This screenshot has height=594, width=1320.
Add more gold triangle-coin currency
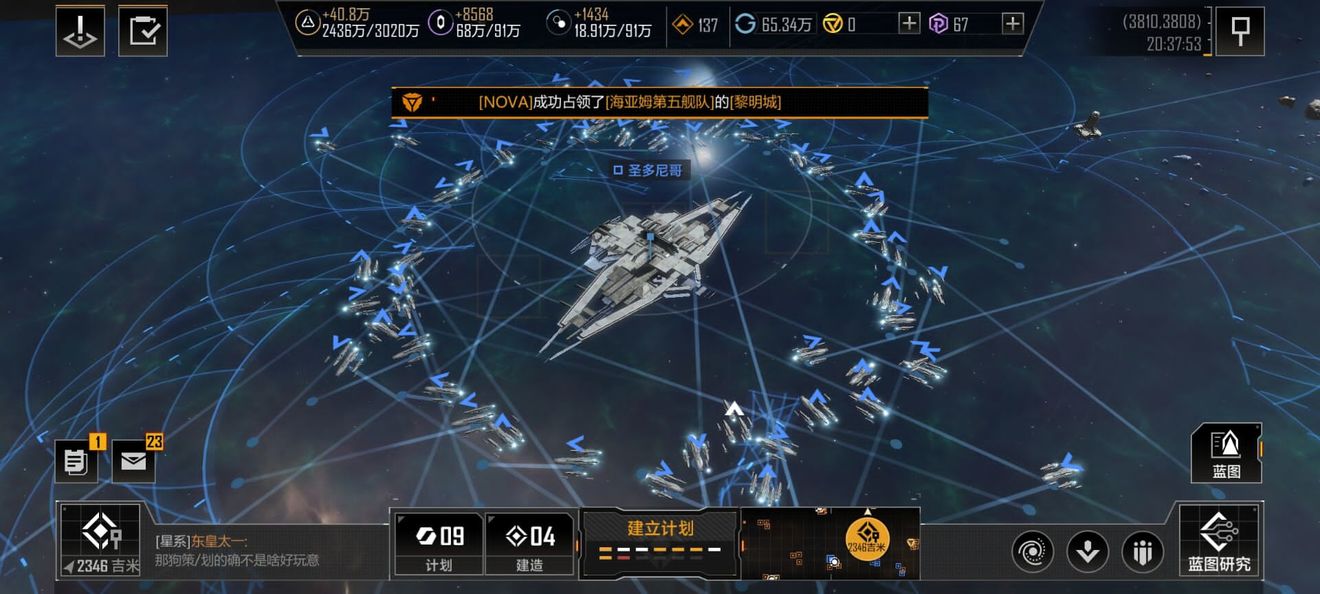click(908, 24)
